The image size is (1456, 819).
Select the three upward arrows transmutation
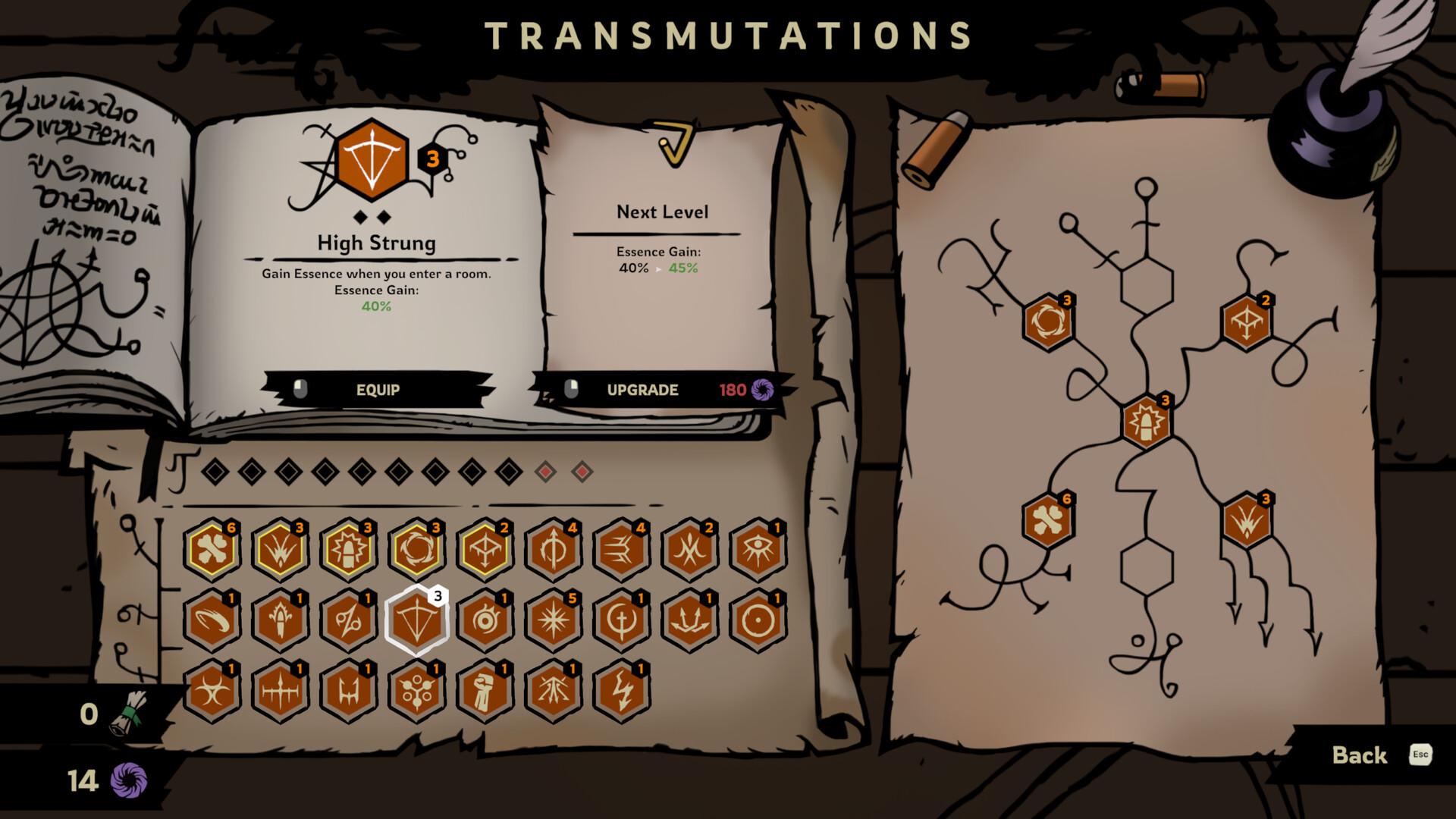[689, 620]
